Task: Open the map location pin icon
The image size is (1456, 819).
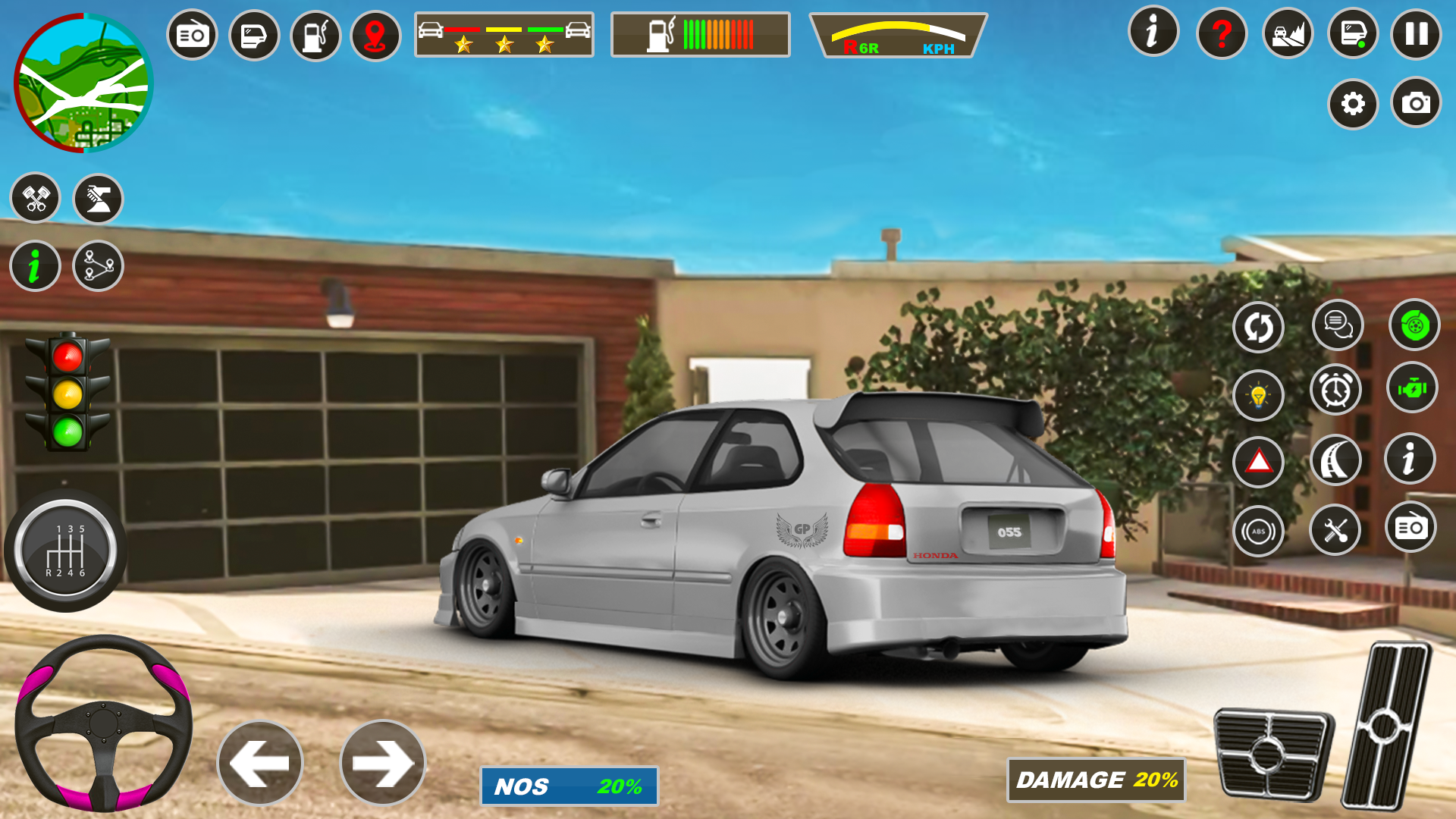Action: (375, 34)
